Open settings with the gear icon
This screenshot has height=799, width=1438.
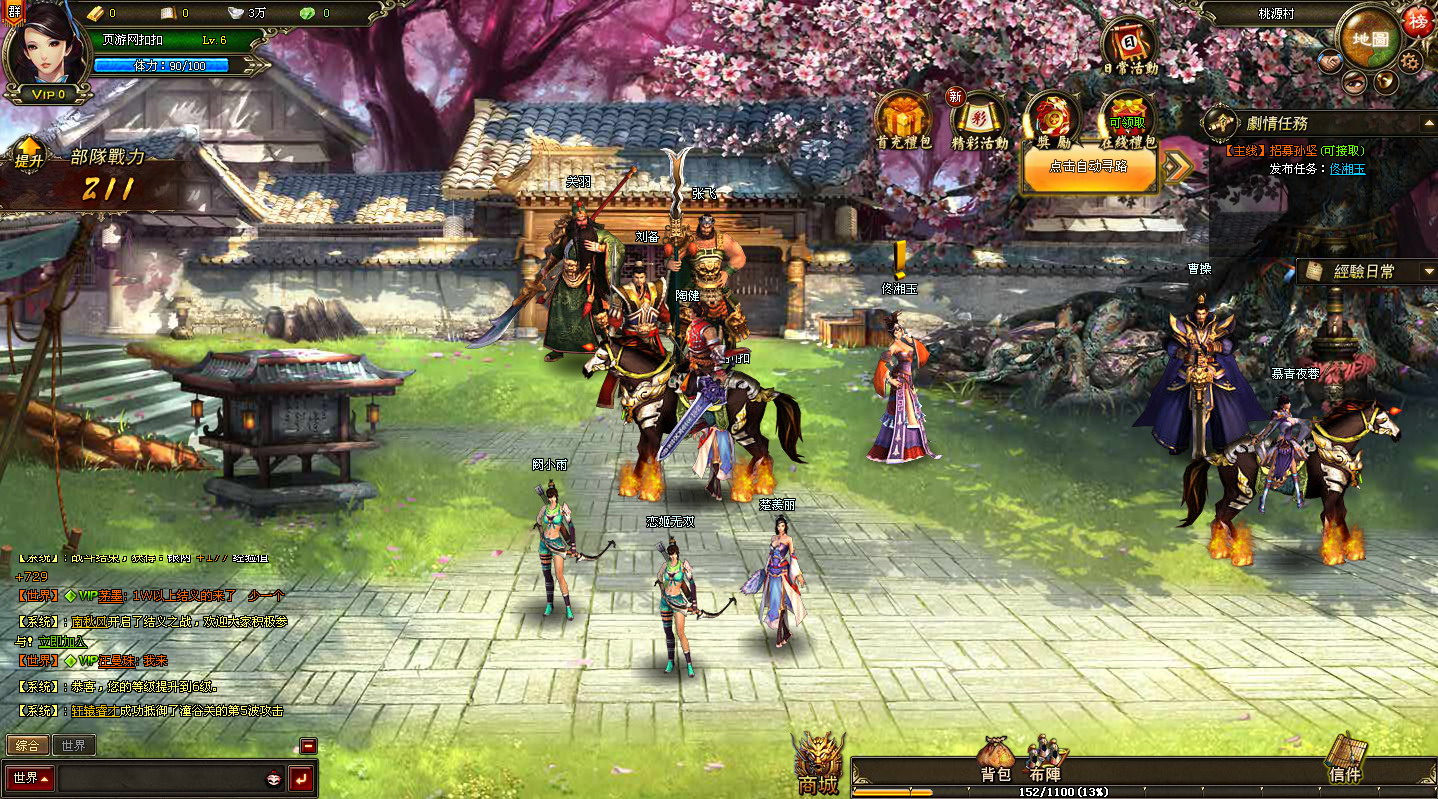[x=1410, y=61]
